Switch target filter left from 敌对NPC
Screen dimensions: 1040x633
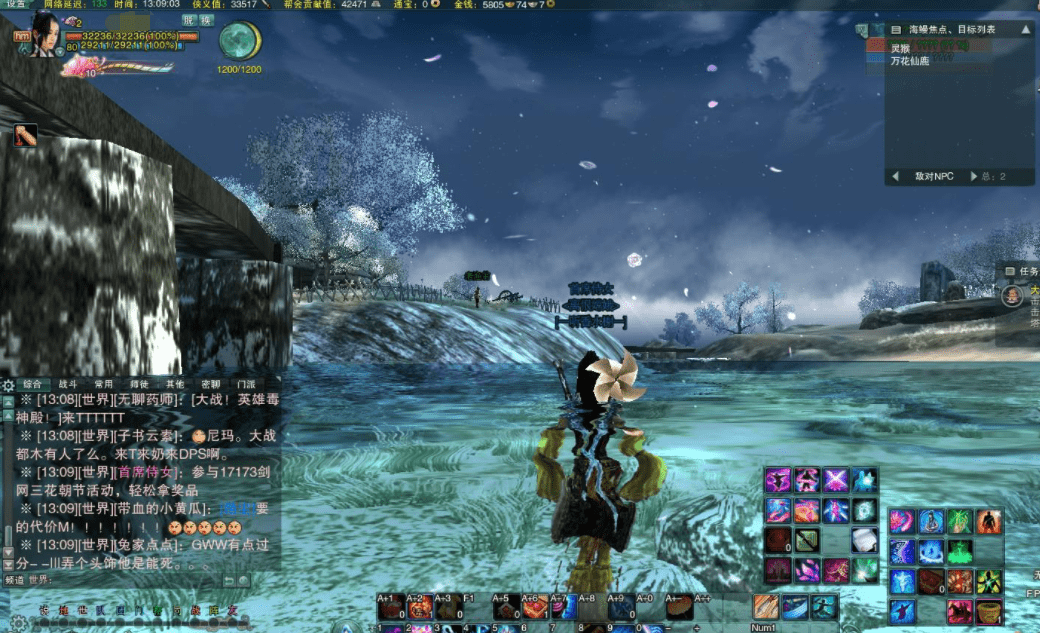click(x=895, y=177)
